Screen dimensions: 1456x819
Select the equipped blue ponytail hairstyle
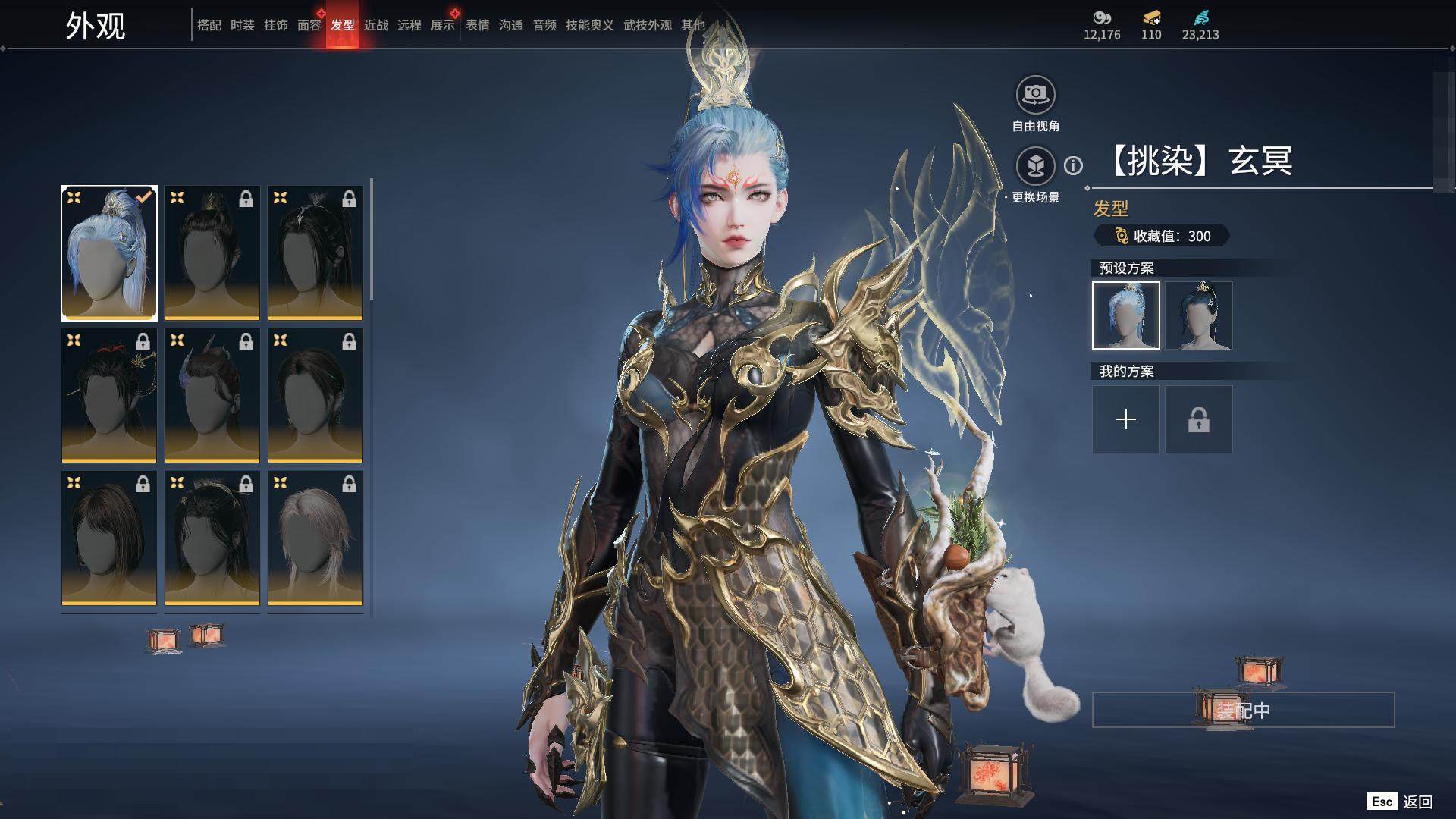(109, 253)
